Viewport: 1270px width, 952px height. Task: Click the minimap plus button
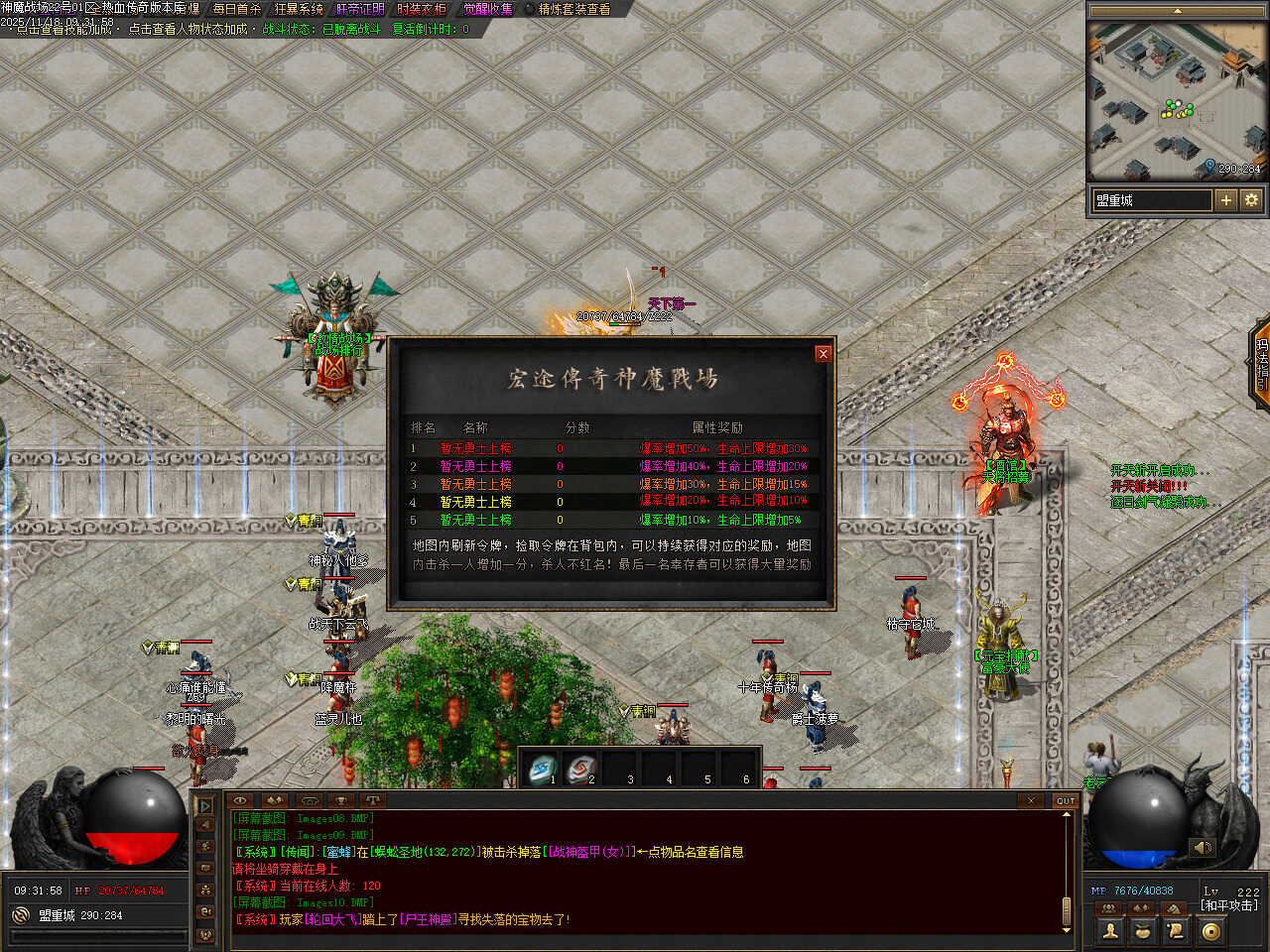pos(1226,200)
